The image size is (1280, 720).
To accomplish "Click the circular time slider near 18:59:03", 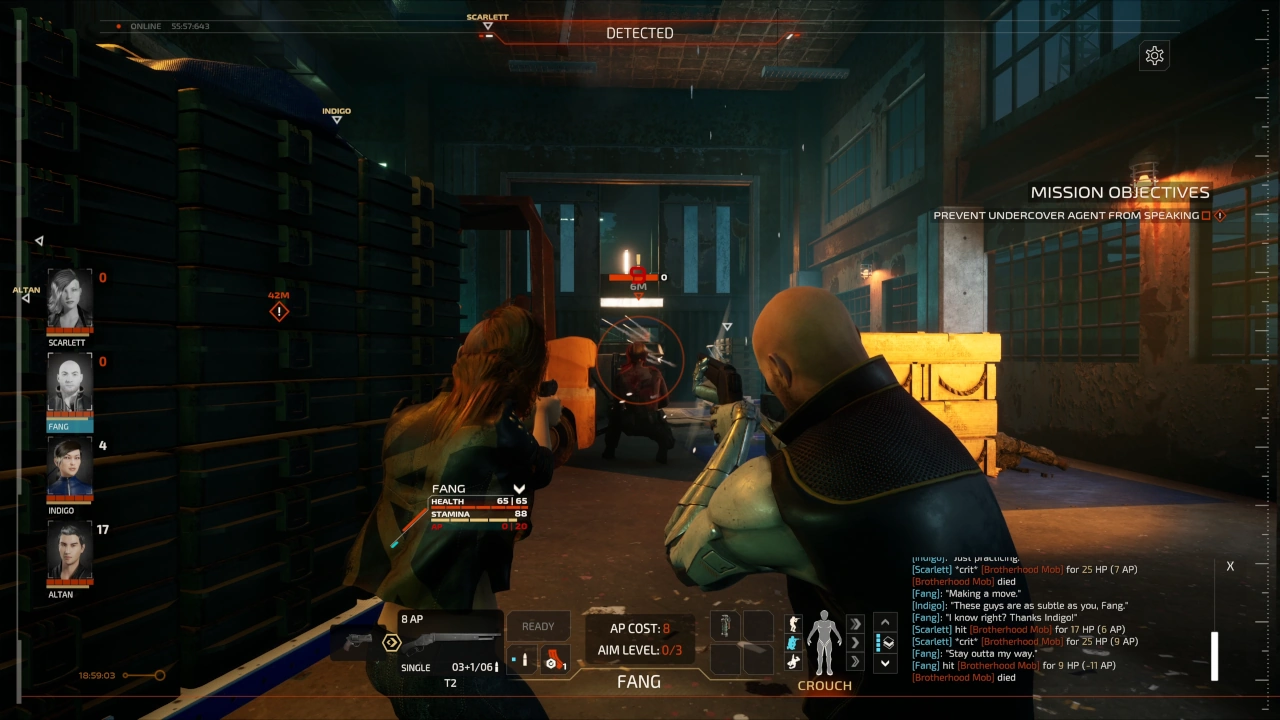I will coord(159,675).
